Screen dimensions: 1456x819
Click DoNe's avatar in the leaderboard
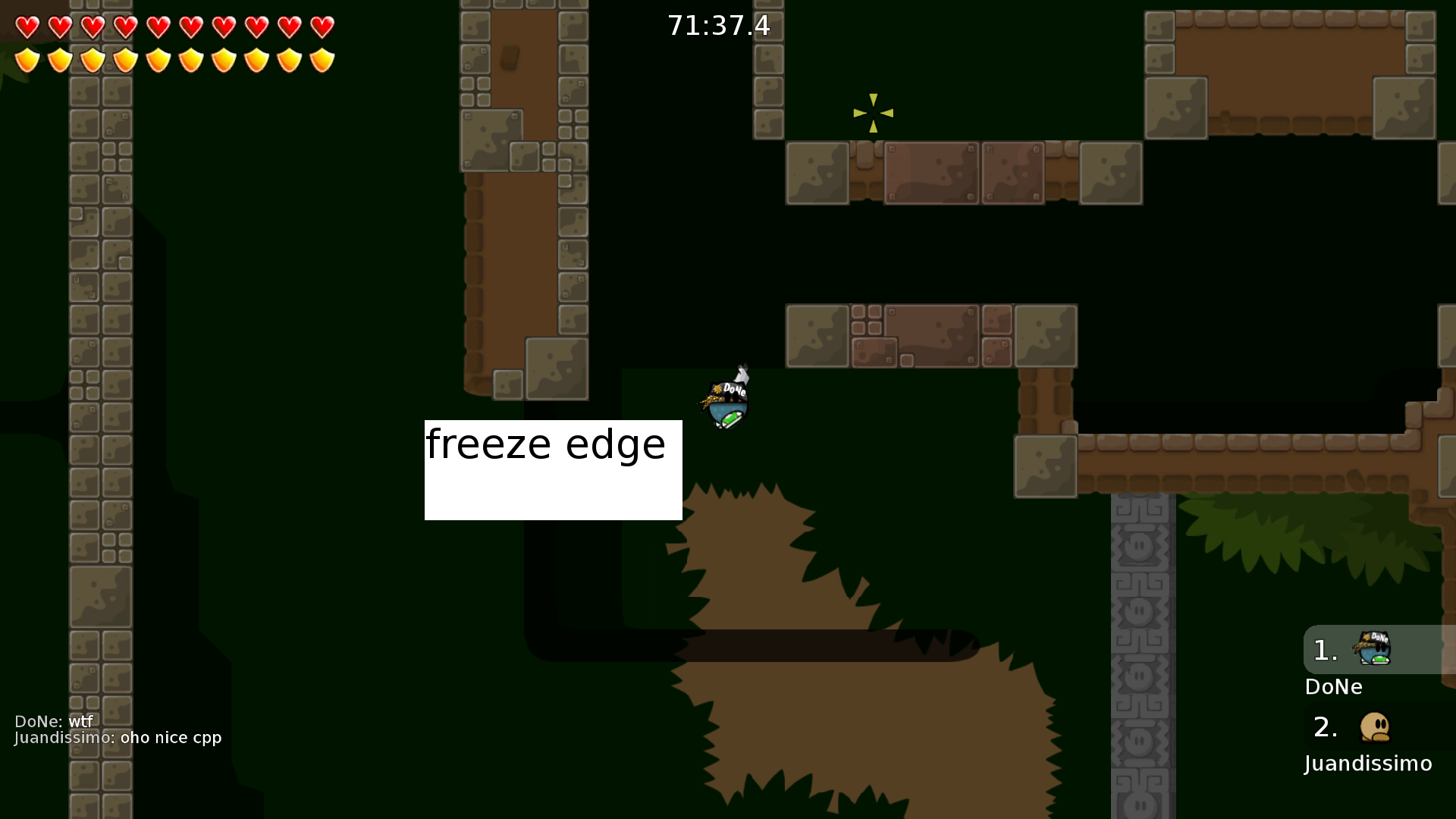(x=1375, y=650)
